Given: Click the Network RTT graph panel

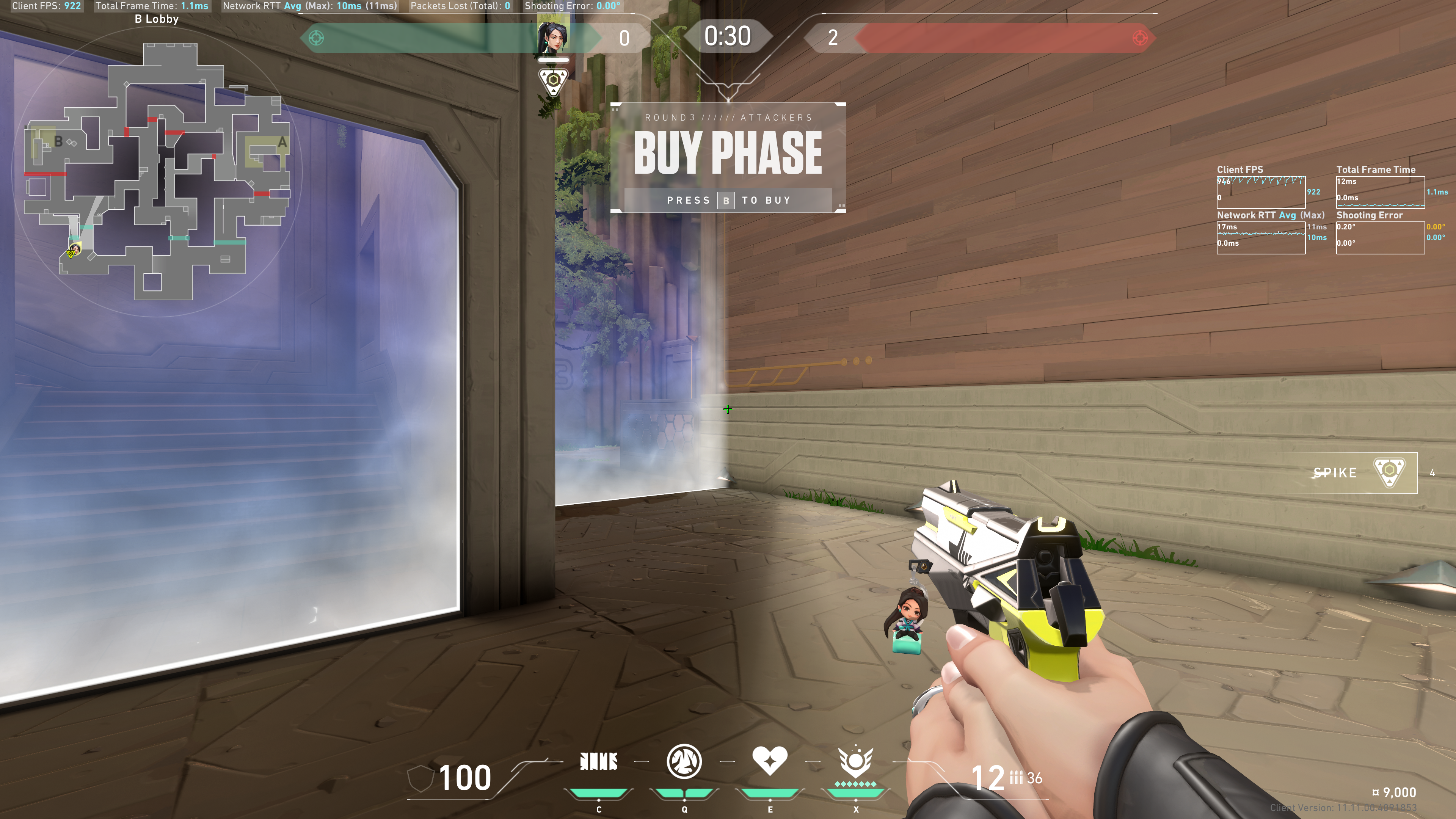Looking at the screenshot, I should 1260,237.
